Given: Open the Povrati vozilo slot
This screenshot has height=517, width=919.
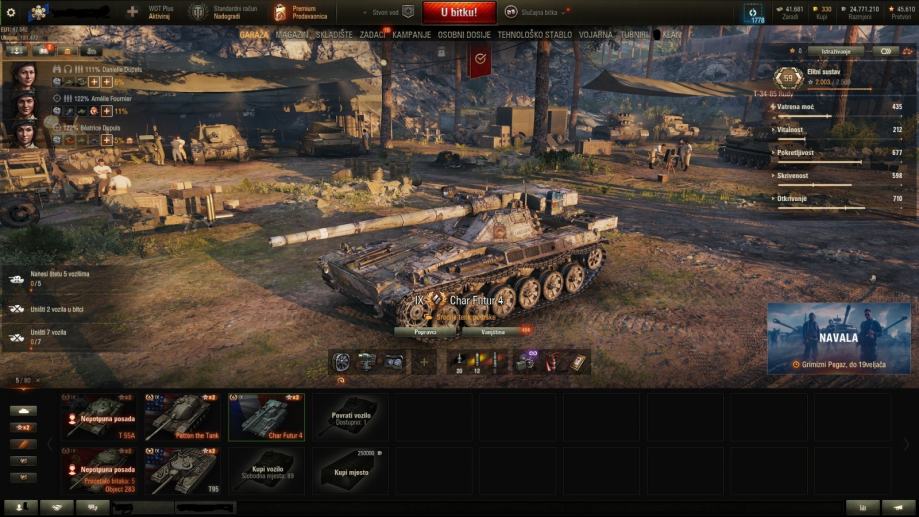Looking at the screenshot, I should point(350,417).
